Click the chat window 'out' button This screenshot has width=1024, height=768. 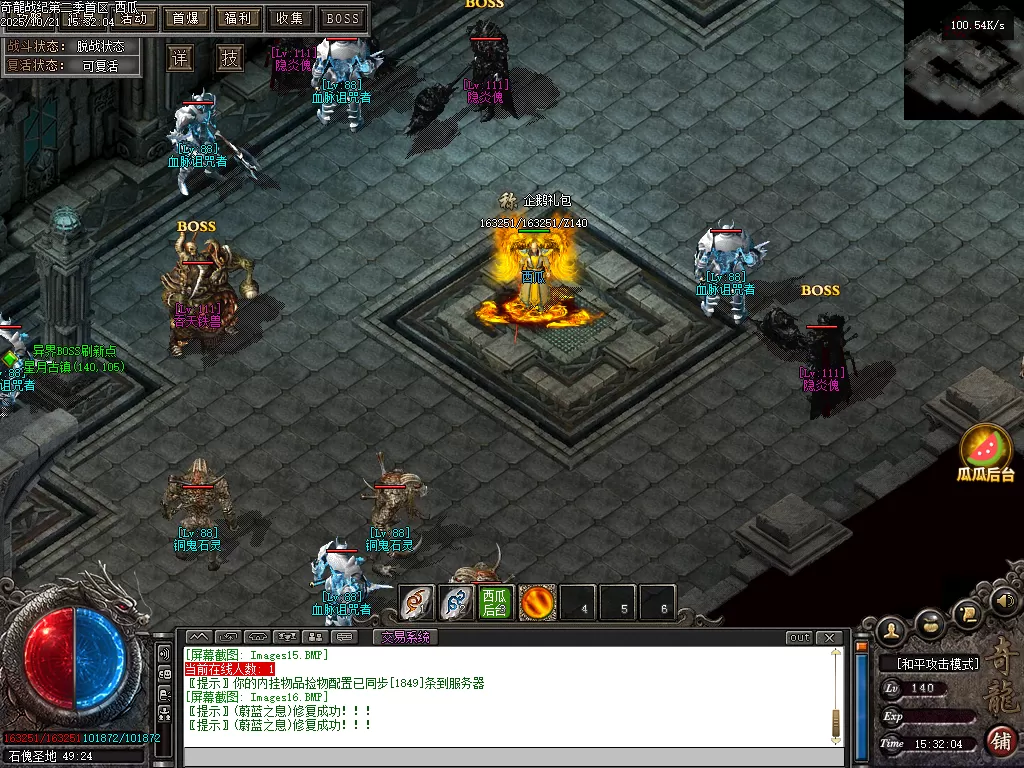click(799, 638)
